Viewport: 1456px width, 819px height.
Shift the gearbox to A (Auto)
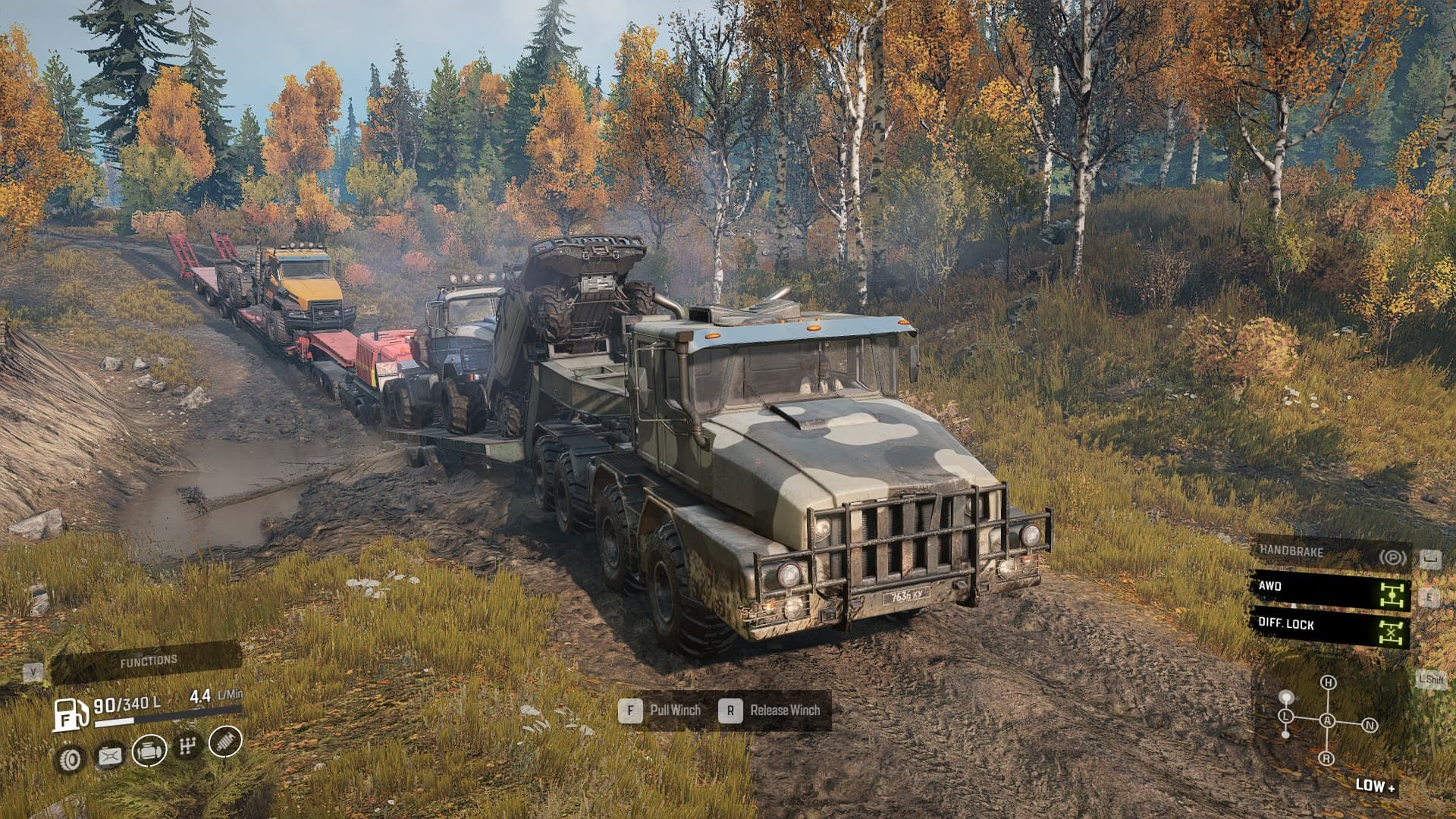point(1327,721)
